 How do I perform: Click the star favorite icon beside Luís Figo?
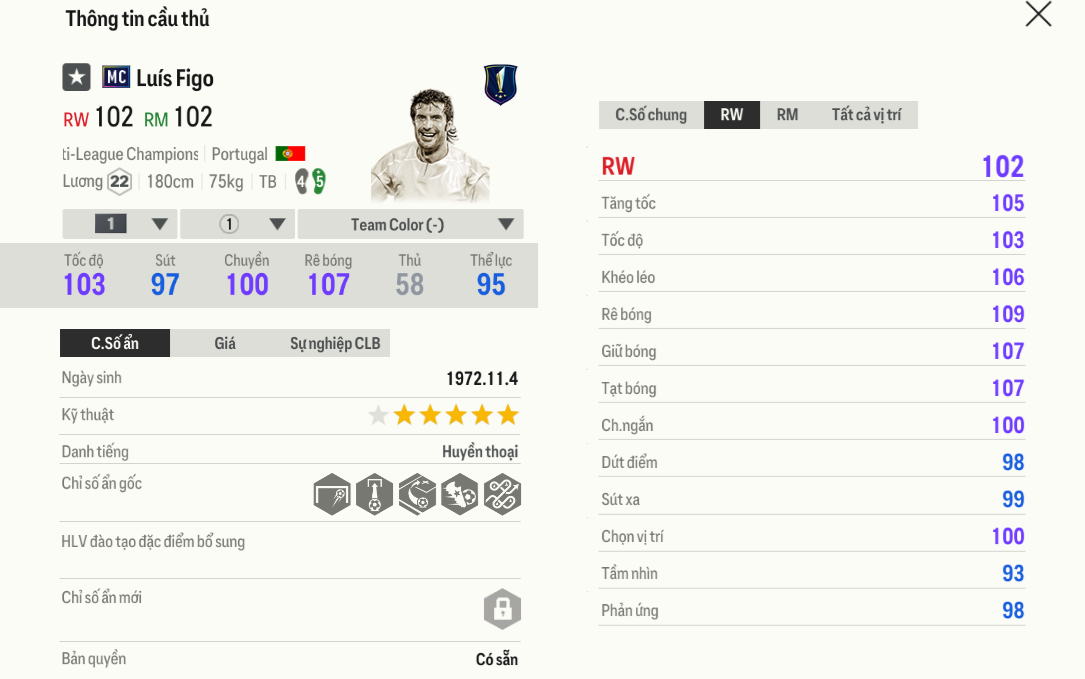[x=77, y=77]
